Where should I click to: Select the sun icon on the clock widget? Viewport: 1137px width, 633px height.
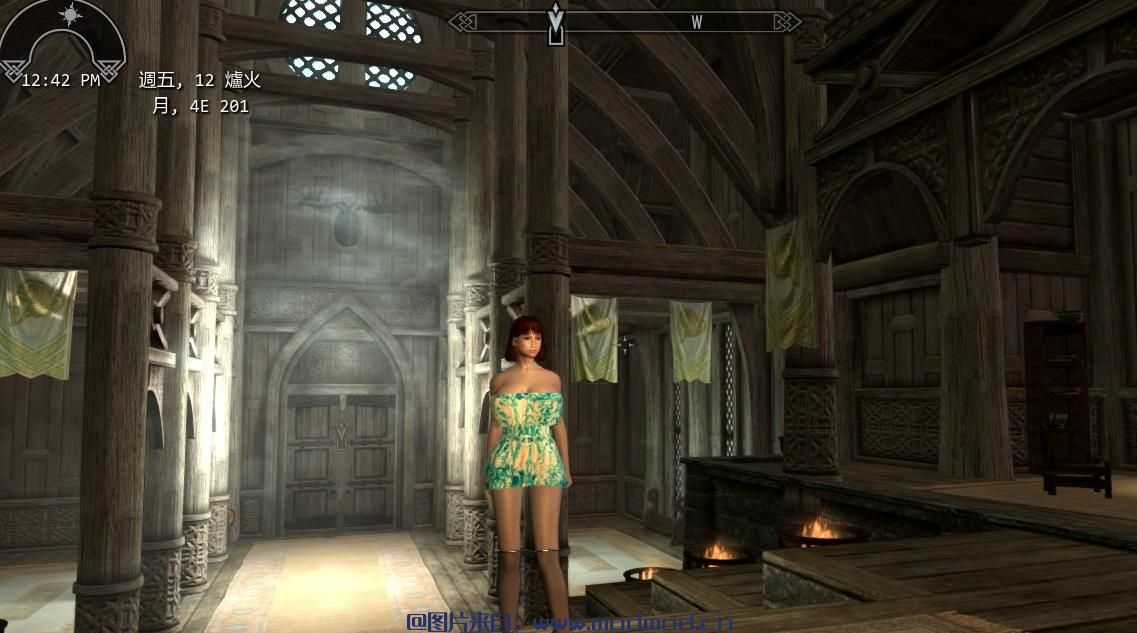(71, 14)
